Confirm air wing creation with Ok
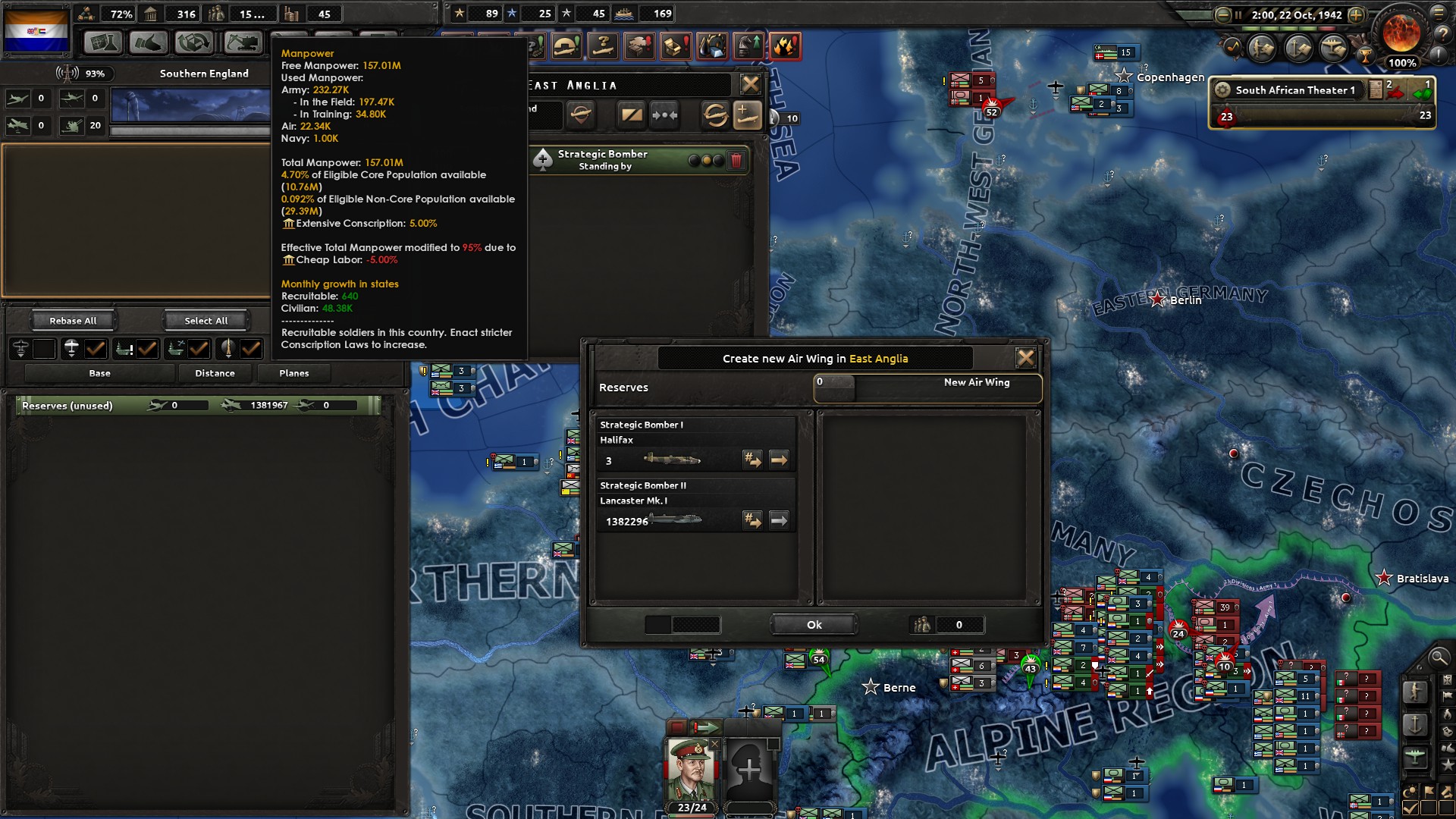 [x=814, y=624]
